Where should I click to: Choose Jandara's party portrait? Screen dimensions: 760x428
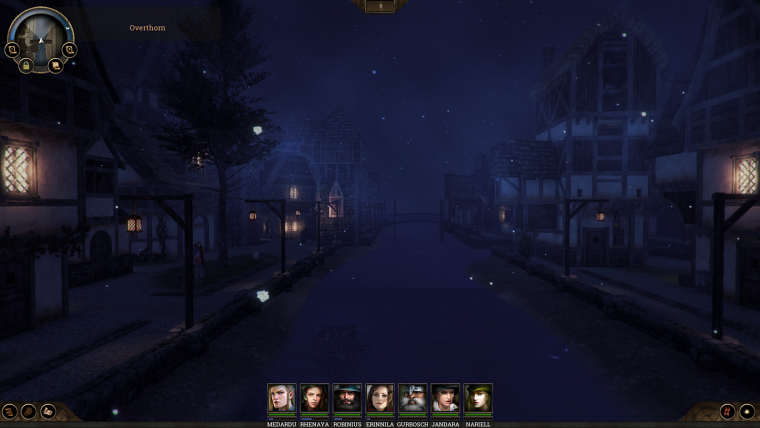click(x=445, y=398)
